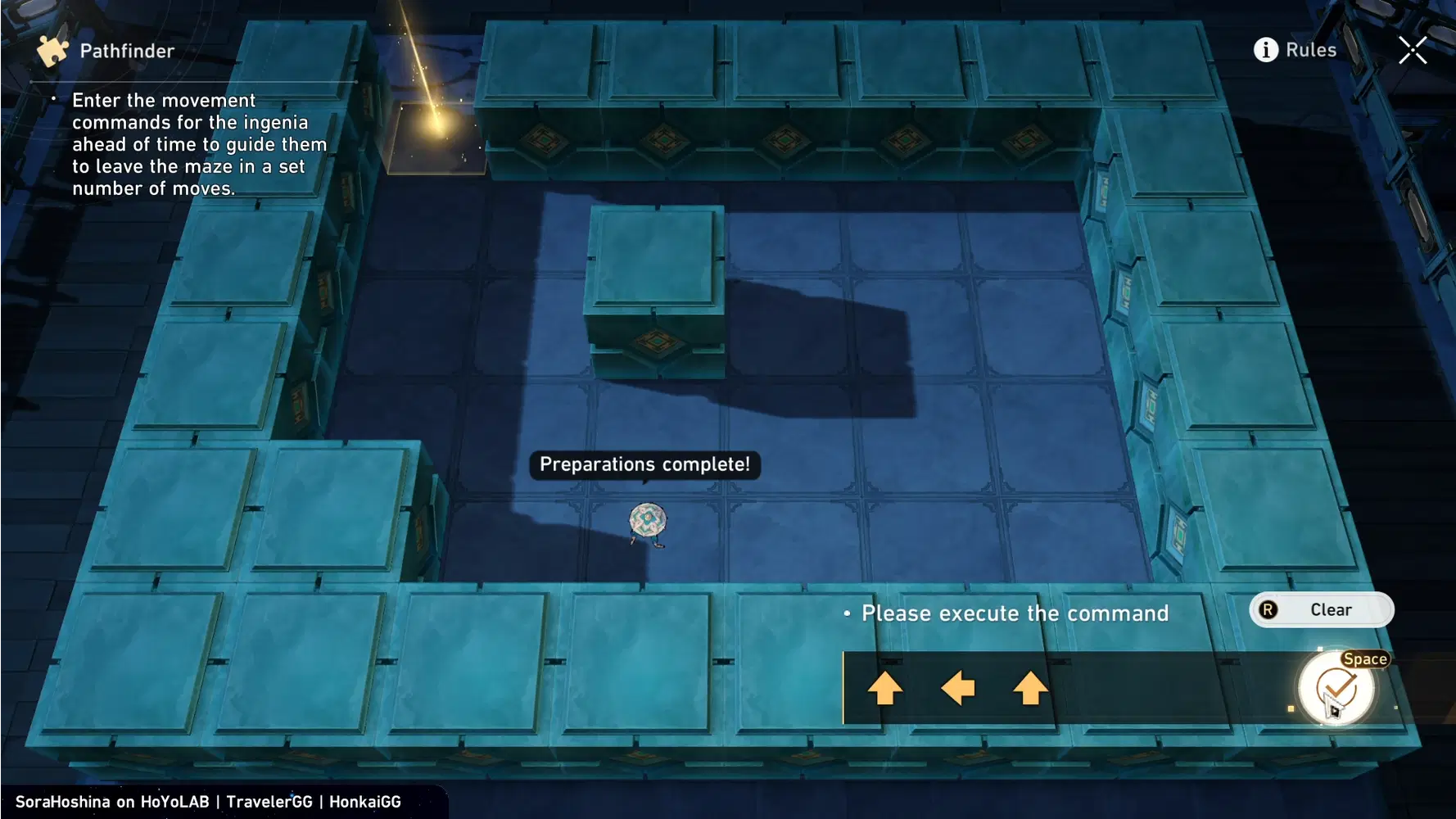Open the Rules info icon
The height and width of the screenshot is (819, 1456).
pyautogui.click(x=1265, y=49)
